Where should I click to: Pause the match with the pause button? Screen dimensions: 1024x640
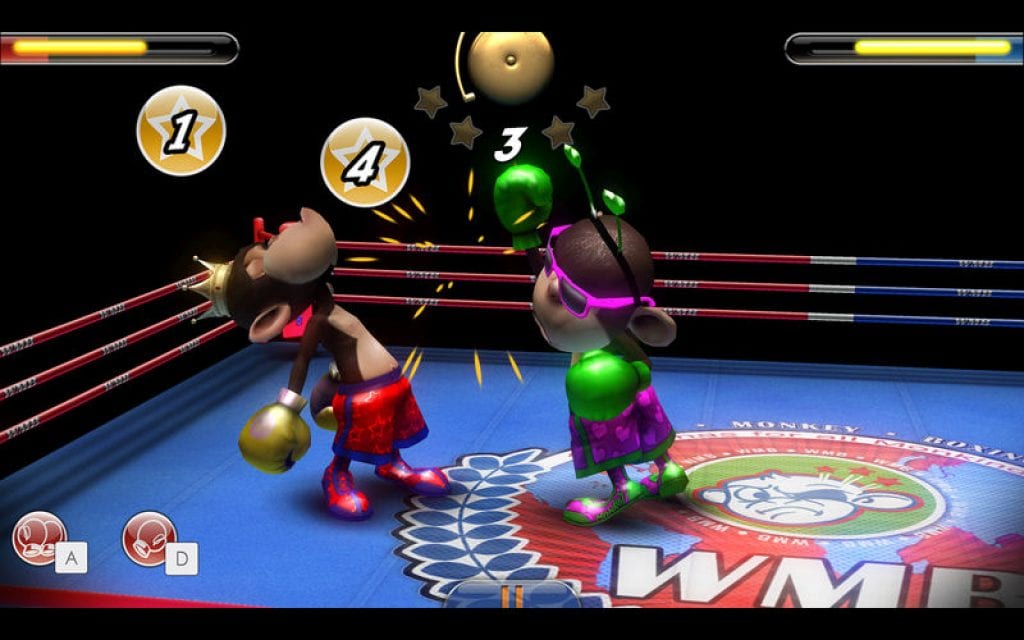[x=512, y=596]
